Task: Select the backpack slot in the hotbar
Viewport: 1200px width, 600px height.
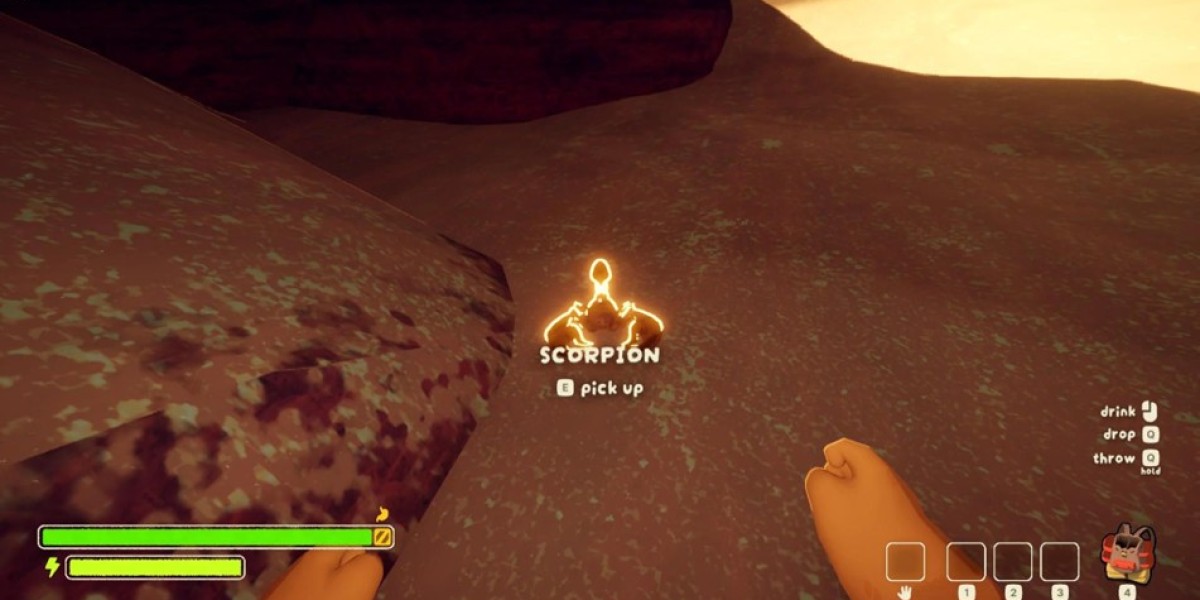Action: 1128,553
